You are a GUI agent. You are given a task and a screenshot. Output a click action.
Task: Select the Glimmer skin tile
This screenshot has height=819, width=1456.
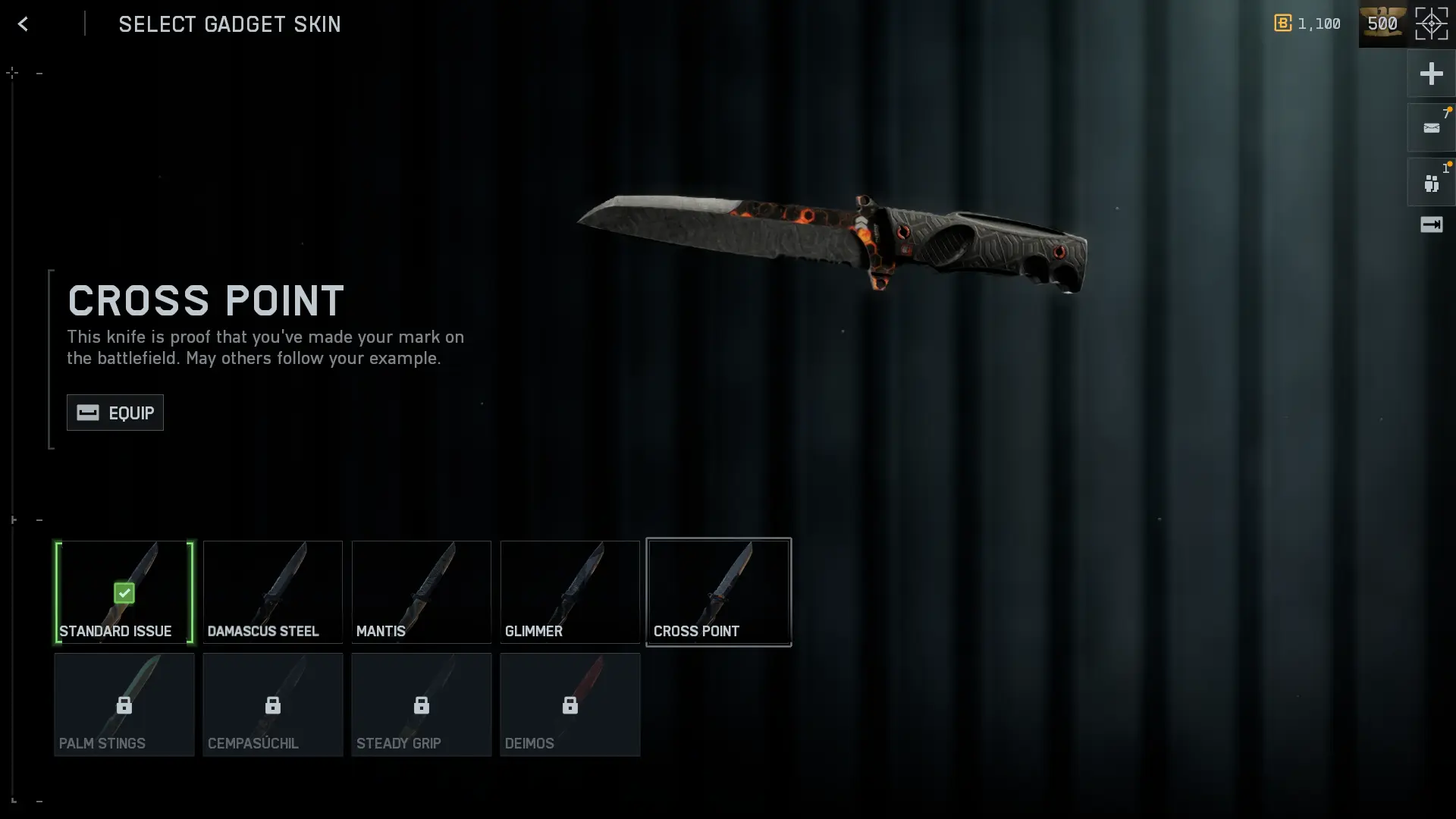[x=570, y=592]
